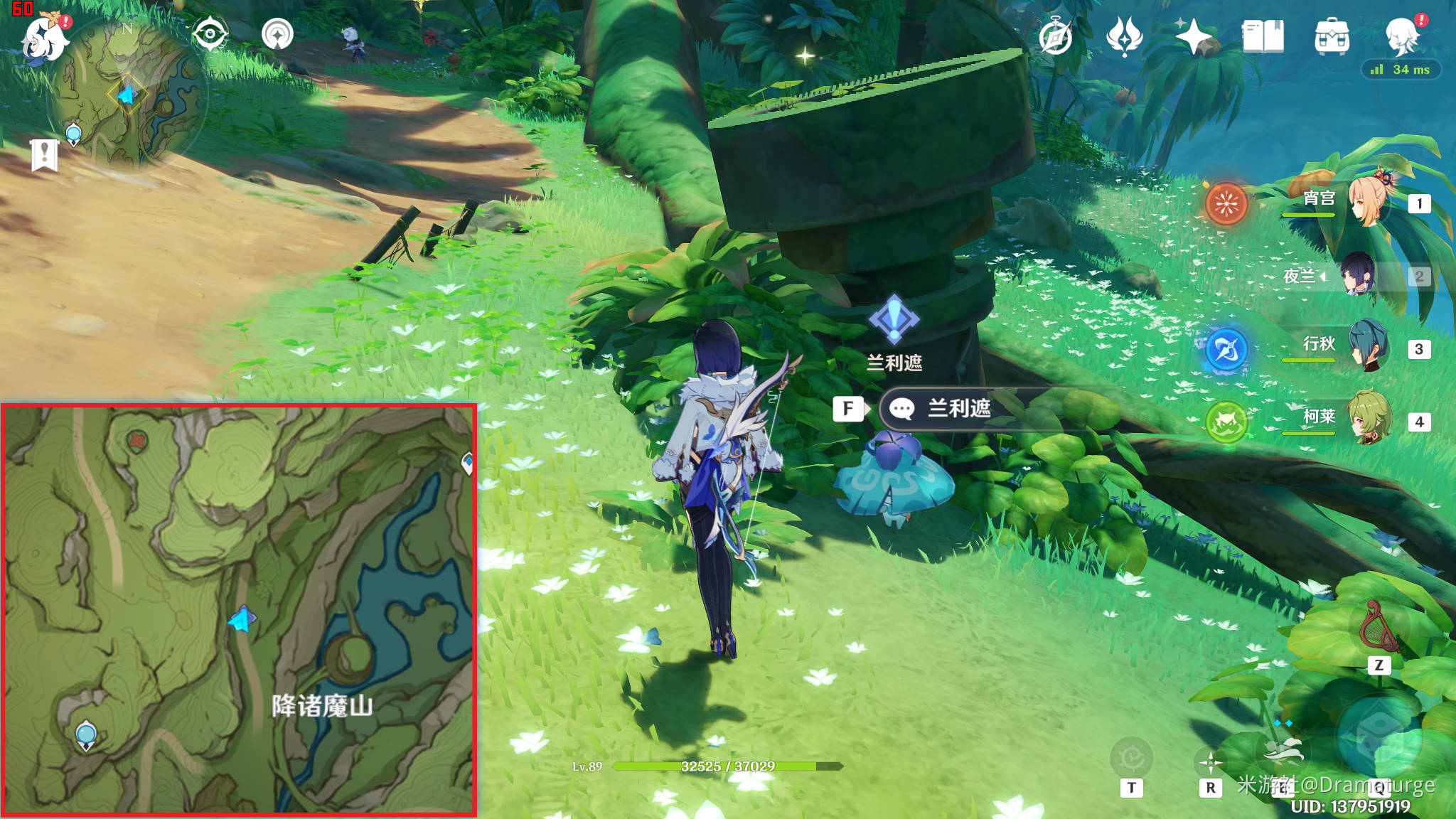This screenshot has width=1456, height=819.
Task: Open the backpack inventory
Action: (x=1332, y=36)
